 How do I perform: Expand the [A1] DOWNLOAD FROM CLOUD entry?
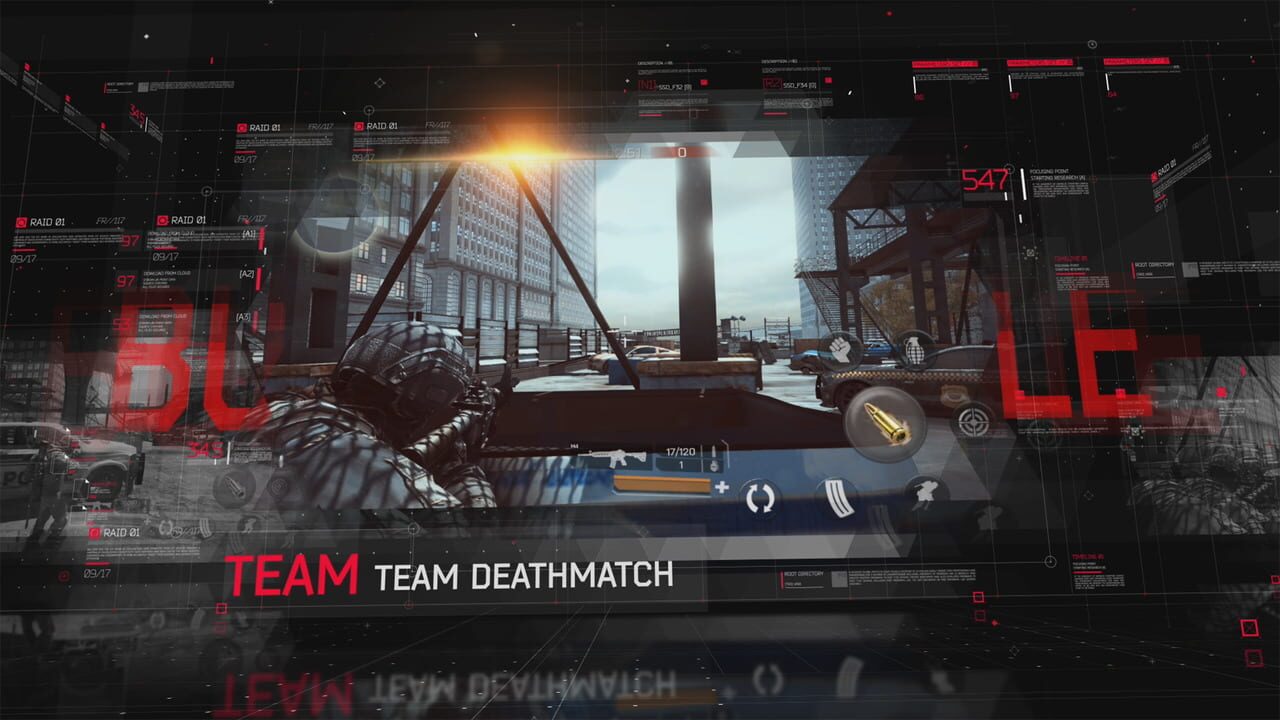[x=248, y=233]
